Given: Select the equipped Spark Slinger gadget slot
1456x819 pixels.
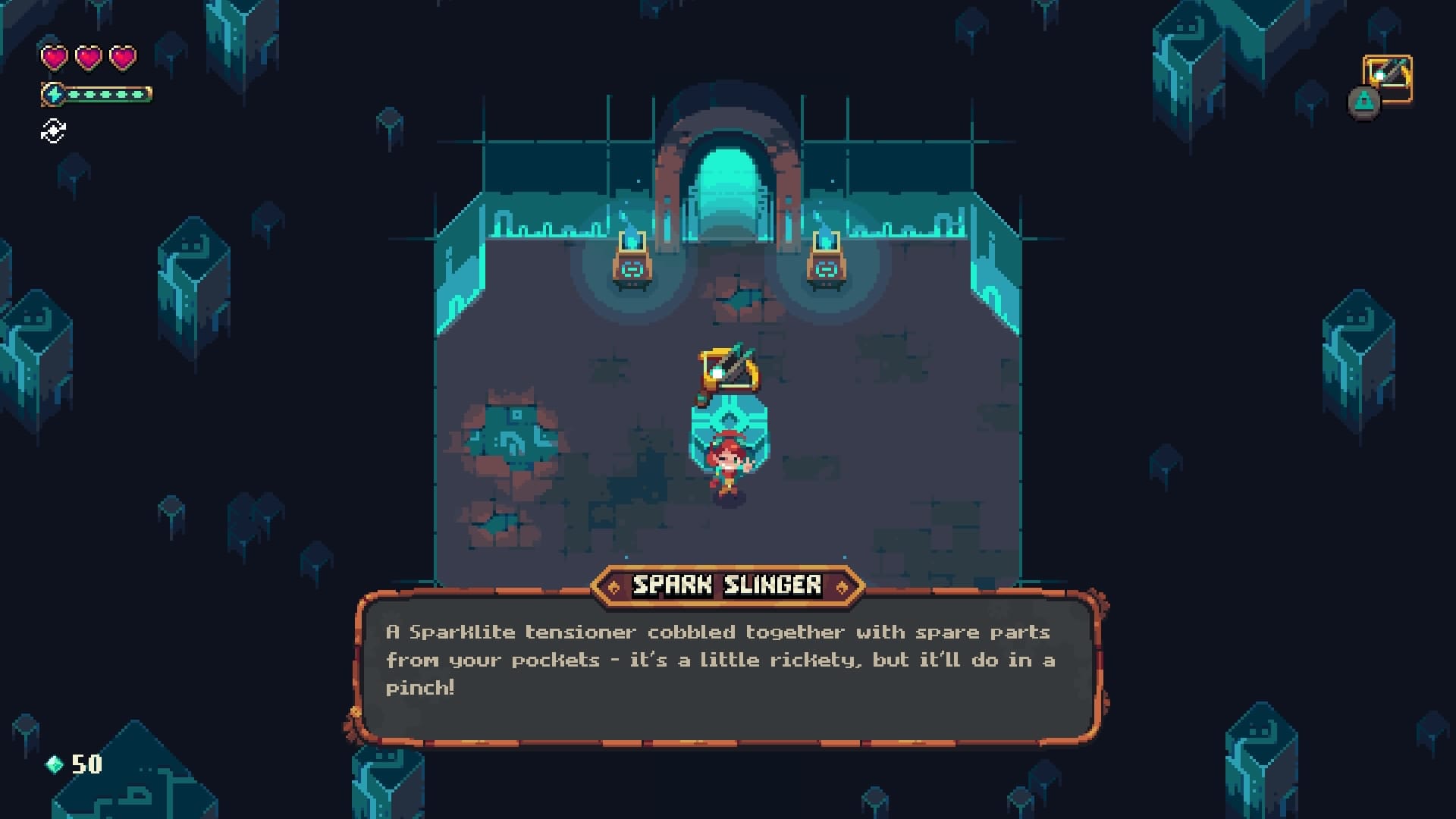Looking at the screenshot, I should [x=1388, y=78].
